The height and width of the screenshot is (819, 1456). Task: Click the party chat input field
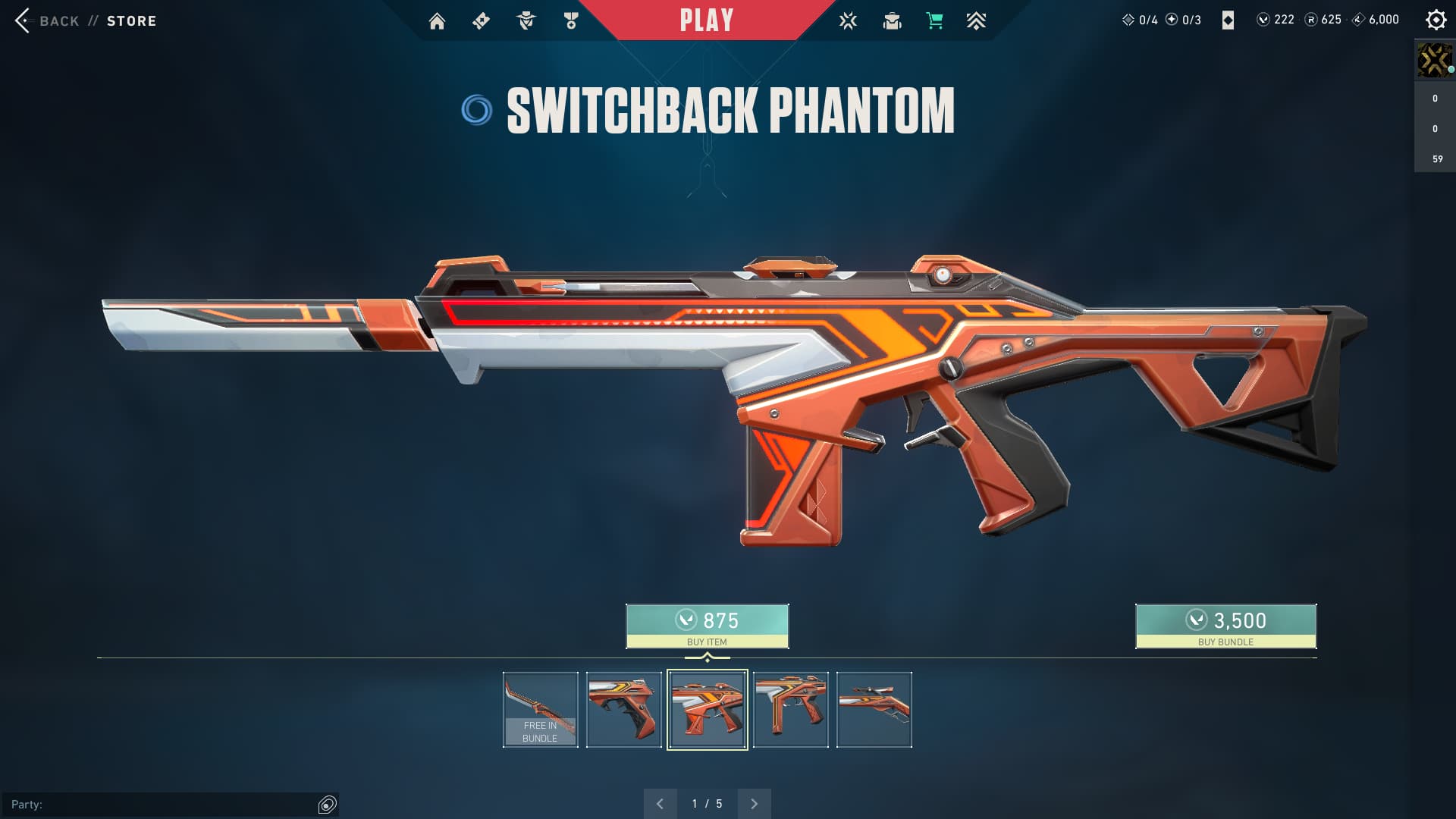(x=159, y=805)
